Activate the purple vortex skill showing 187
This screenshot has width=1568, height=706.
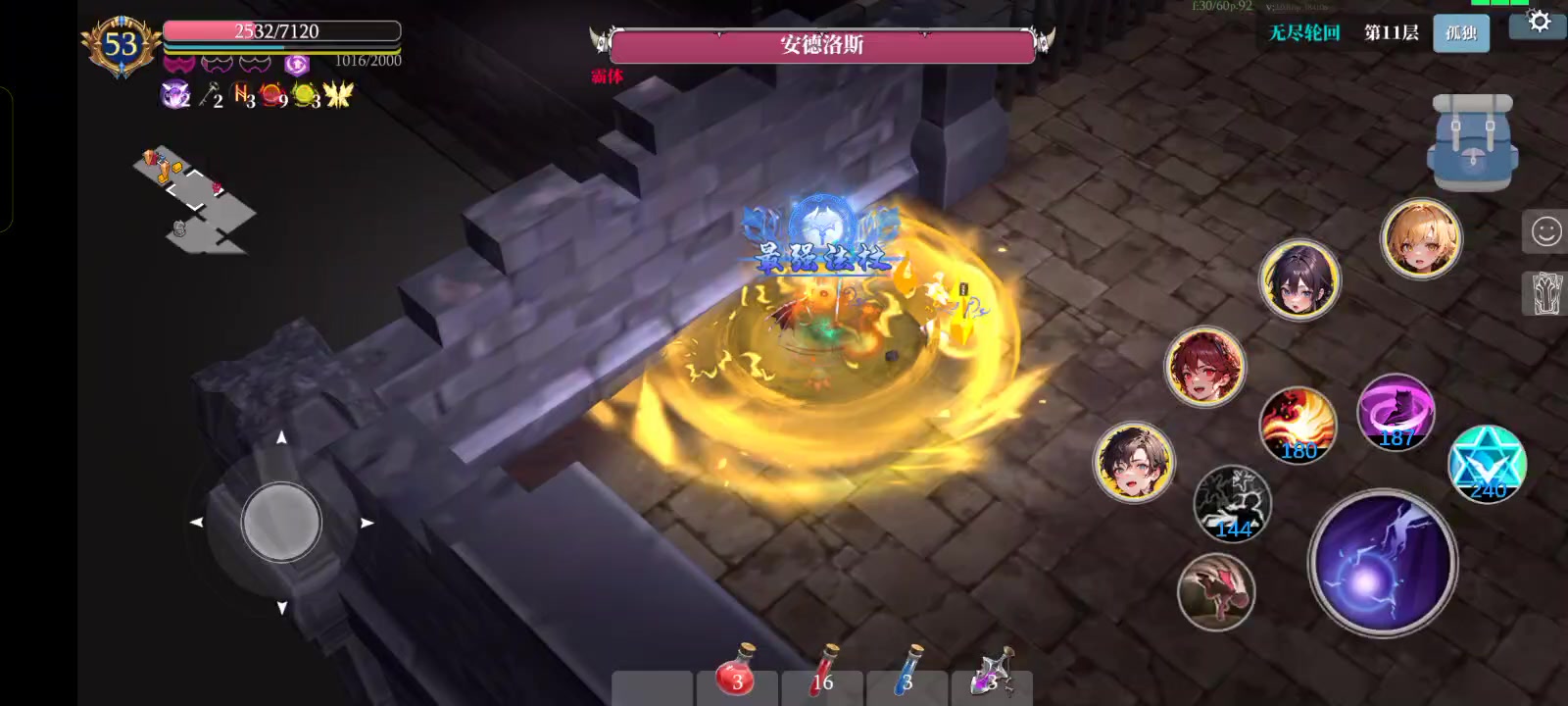(1396, 415)
